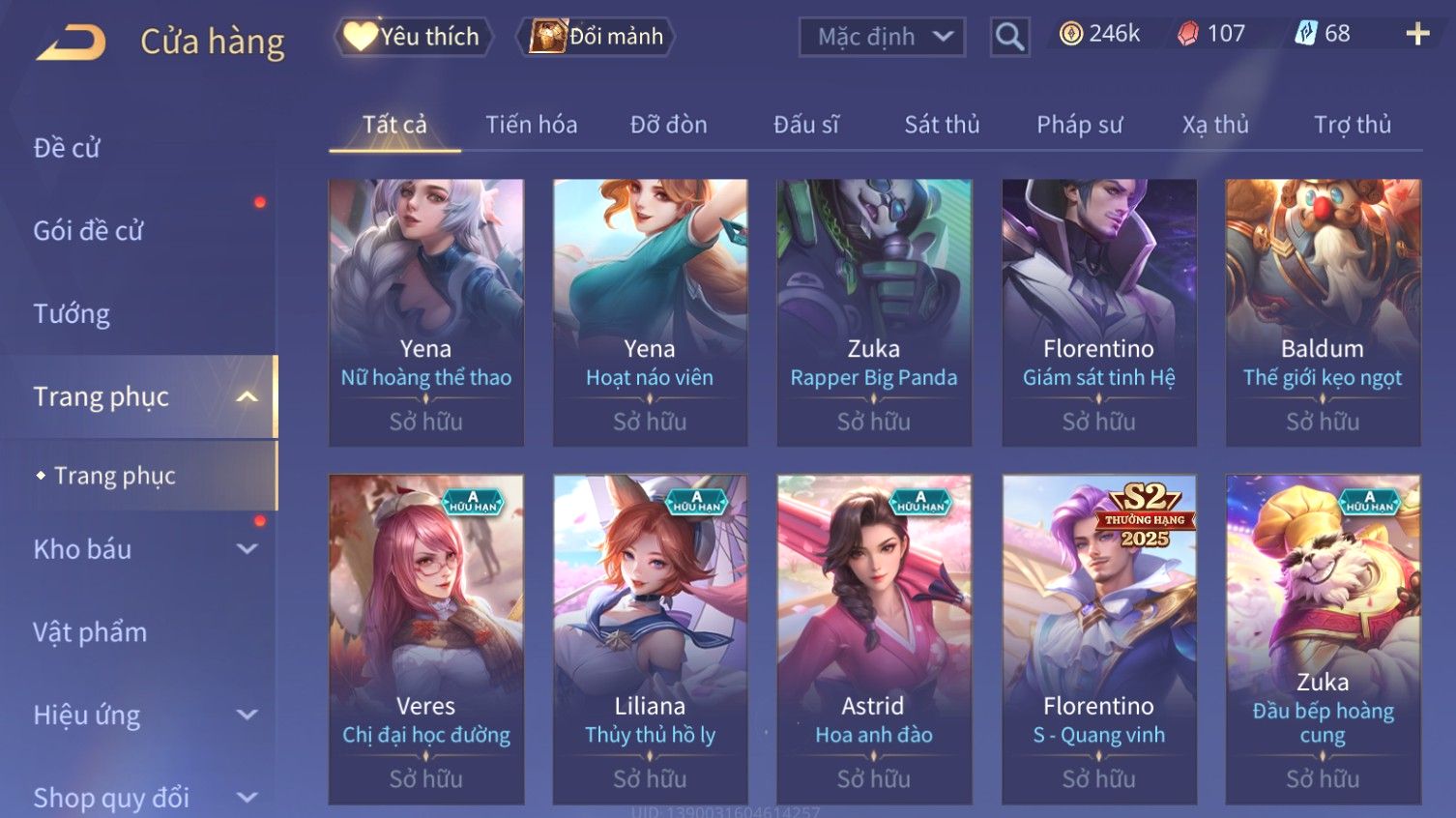Screen dimensions: 1456x818
Task: Open the Tướng shop section
Action: pos(72,314)
